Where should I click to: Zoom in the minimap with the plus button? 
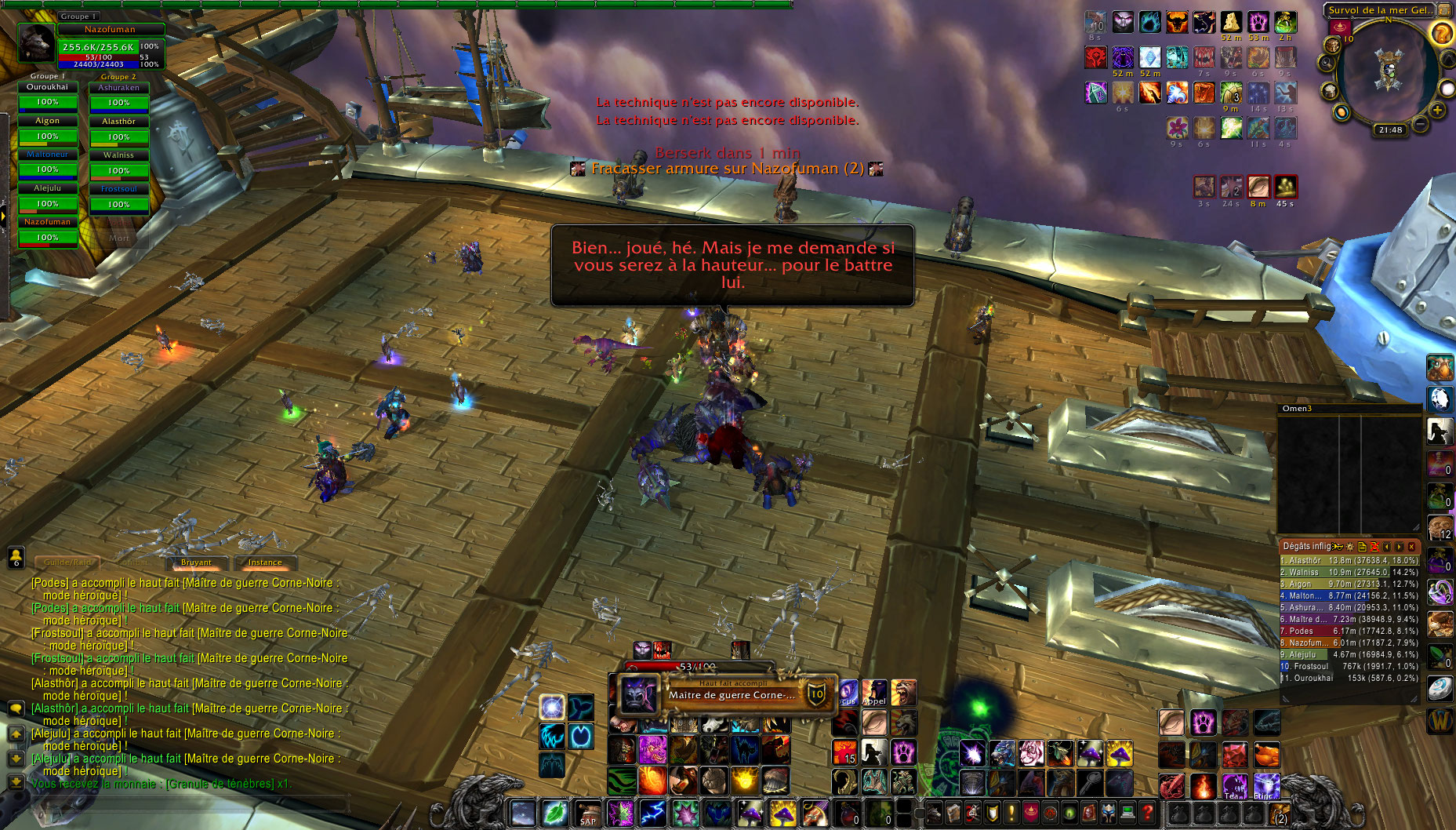(1436, 109)
